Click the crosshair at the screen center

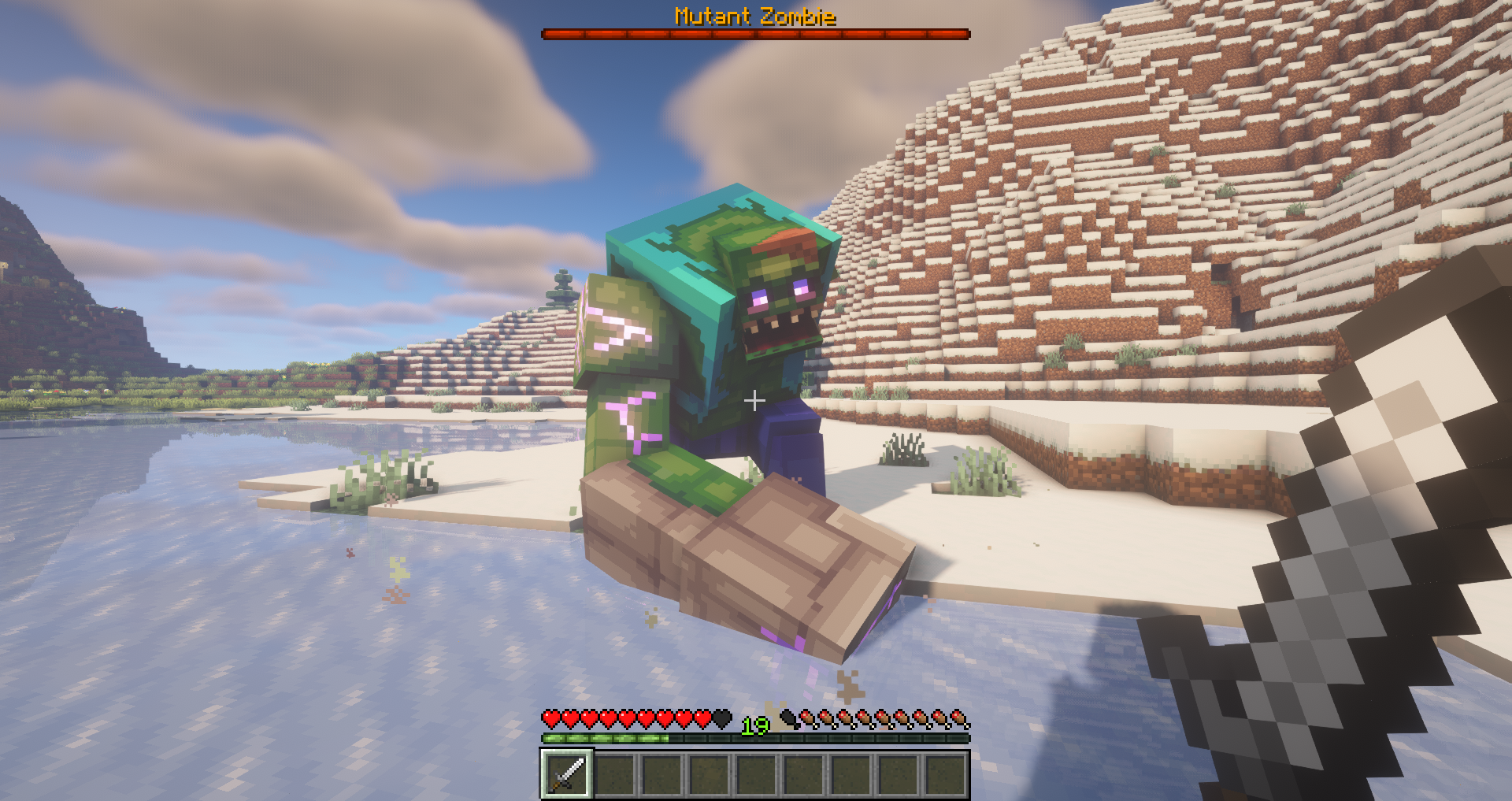point(756,401)
